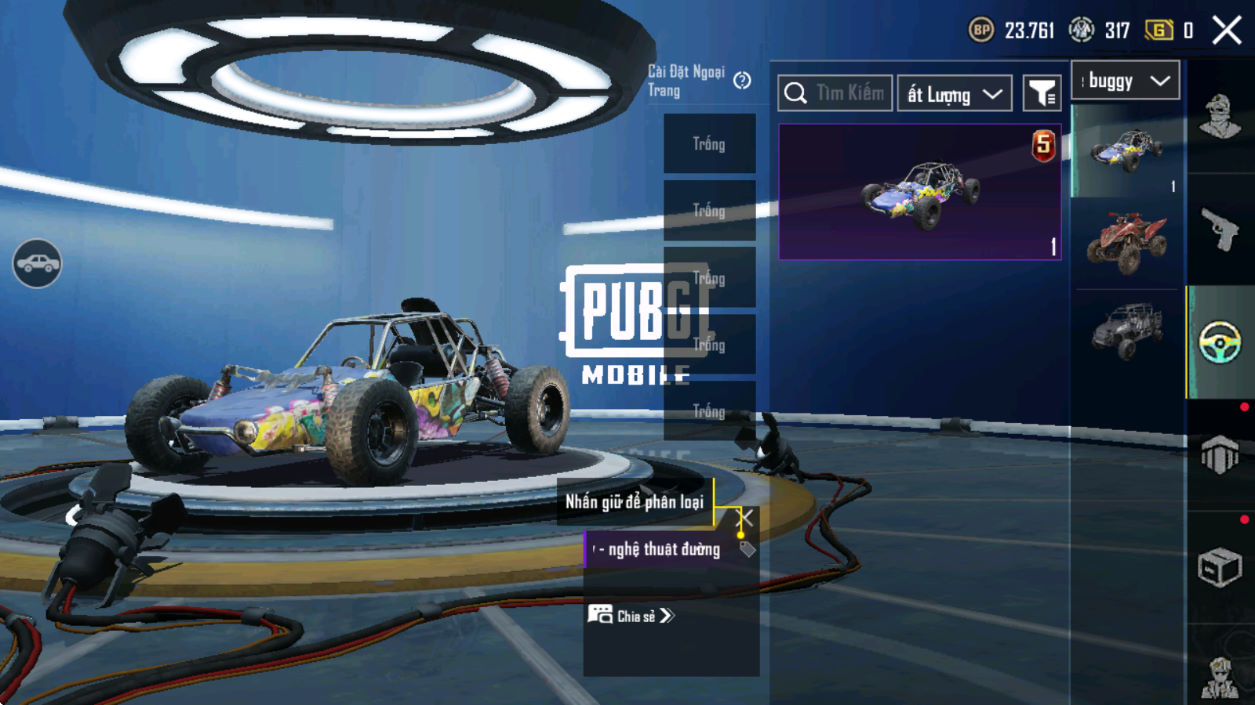Close the inventory screen with the X
Image resolution: width=1255 pixels, height=705 pixels.
point(1226,31)
